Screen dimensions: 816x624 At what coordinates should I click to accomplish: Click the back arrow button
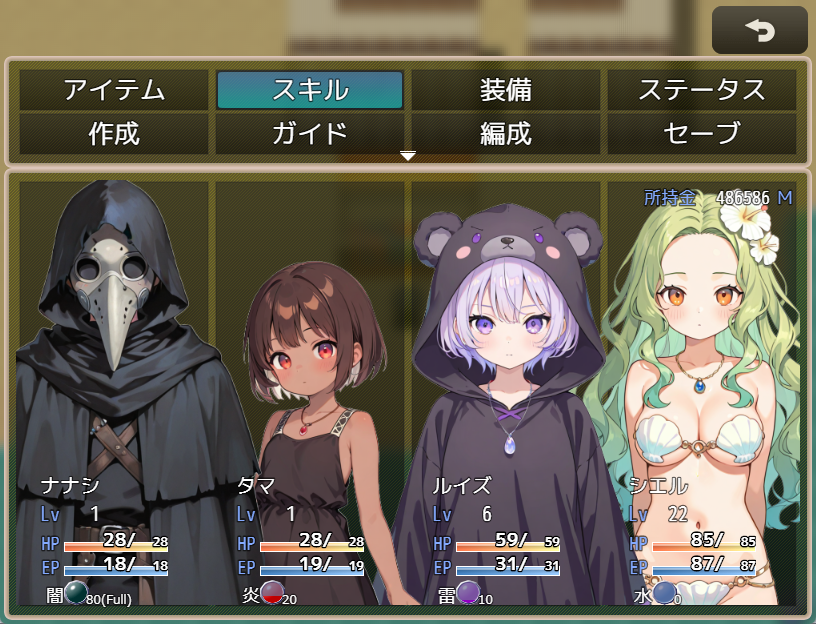(760, 30)
